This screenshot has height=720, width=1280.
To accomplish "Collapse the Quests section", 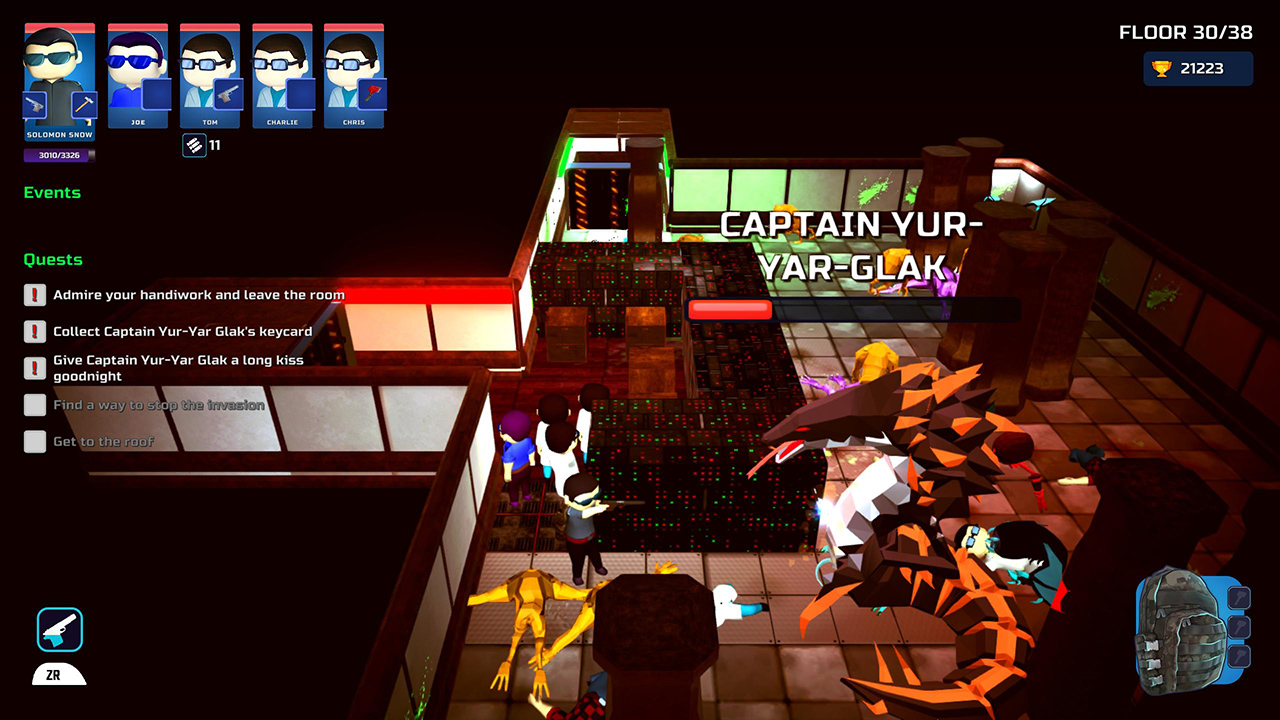I will [x=53, y=259].
